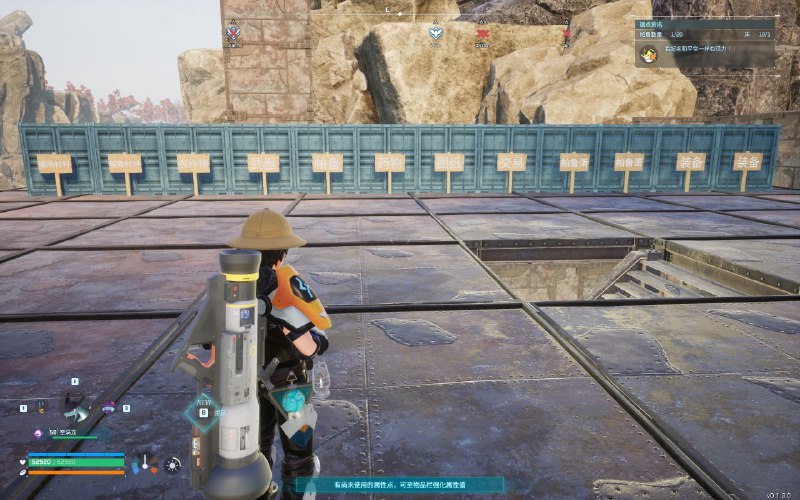Viewport: 800px width, 500px height.
Task: Open the base info panel
Action: [x=705, y=28]
